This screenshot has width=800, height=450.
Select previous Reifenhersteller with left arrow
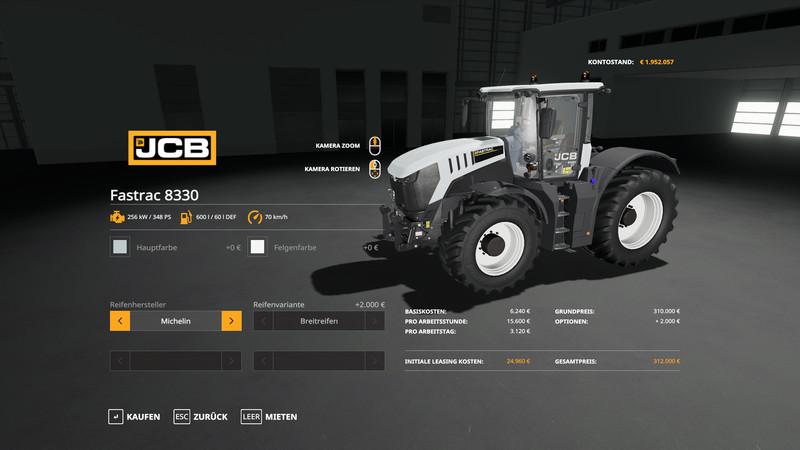point(120,321)
